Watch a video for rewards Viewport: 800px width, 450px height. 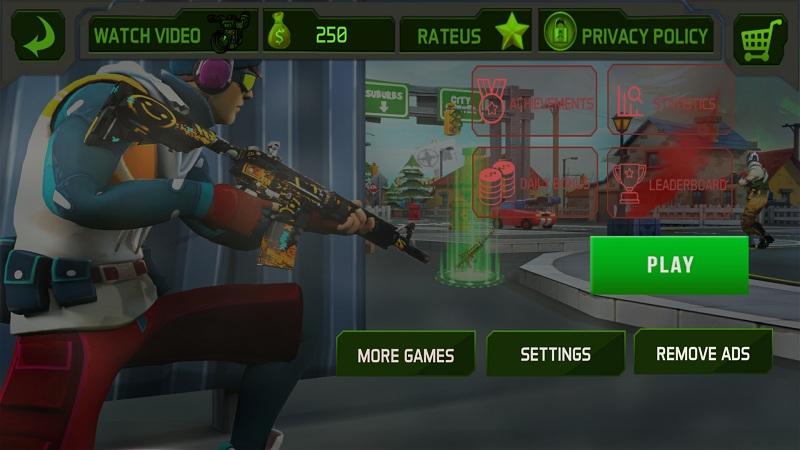click(171, 36)
